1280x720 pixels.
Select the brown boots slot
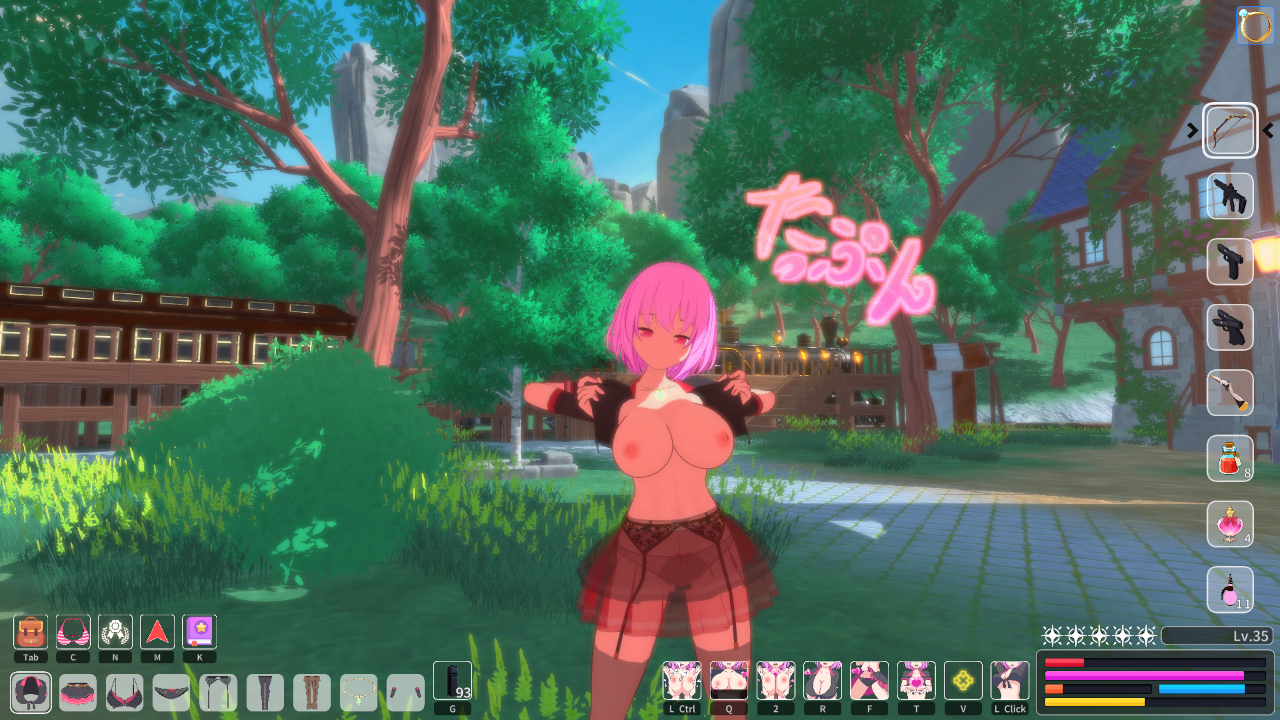[312, 692]
